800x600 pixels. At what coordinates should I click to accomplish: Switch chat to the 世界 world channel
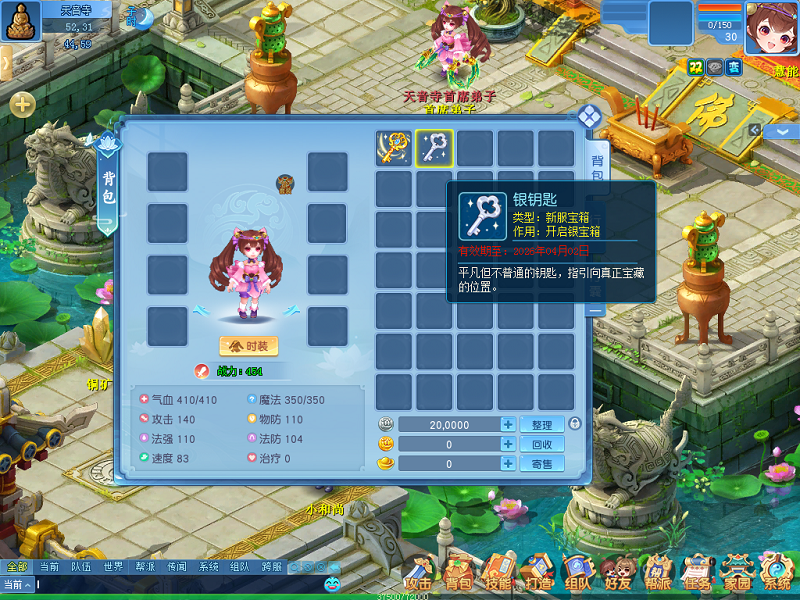point(113,567)
